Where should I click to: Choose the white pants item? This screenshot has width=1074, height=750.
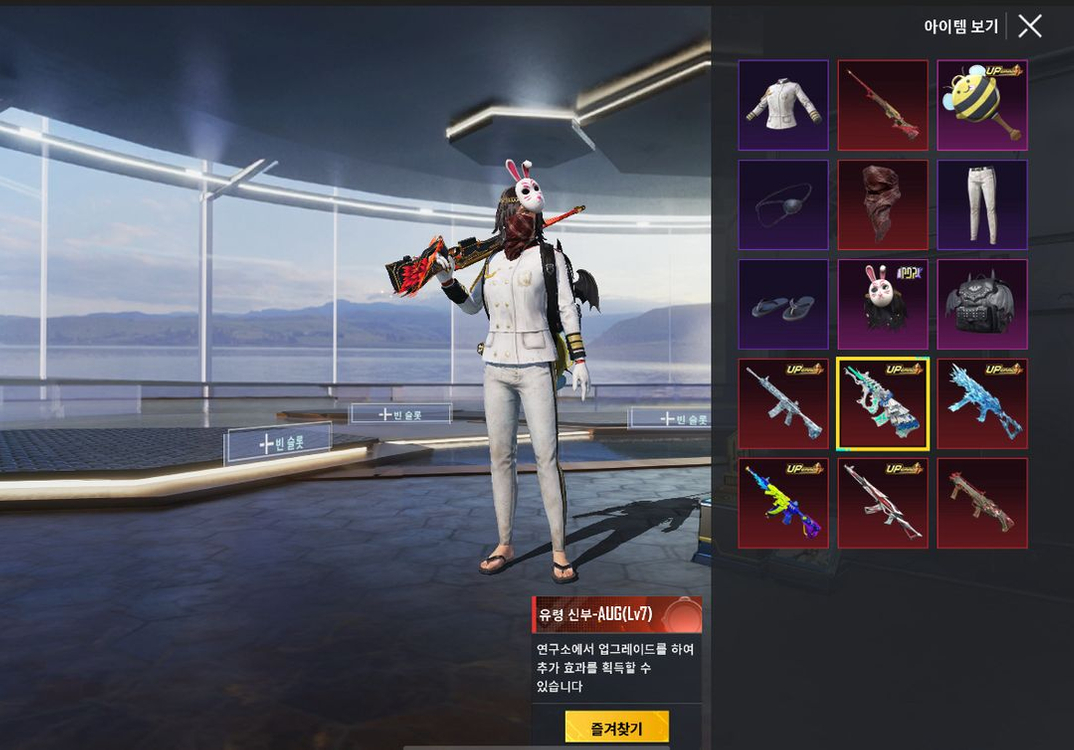tap(982, 205)
